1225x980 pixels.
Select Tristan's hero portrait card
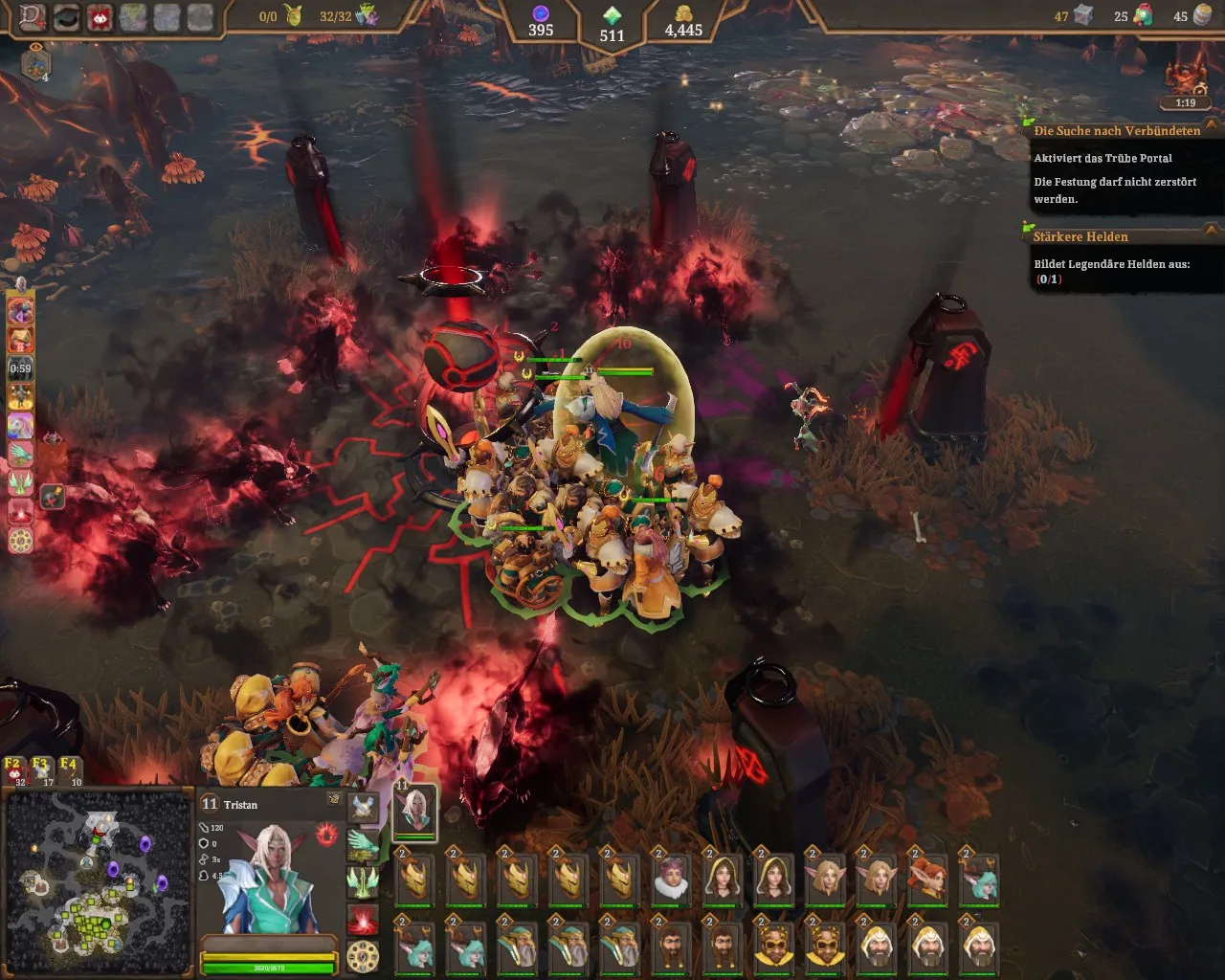pyautogui.click(x=415, y=811)
